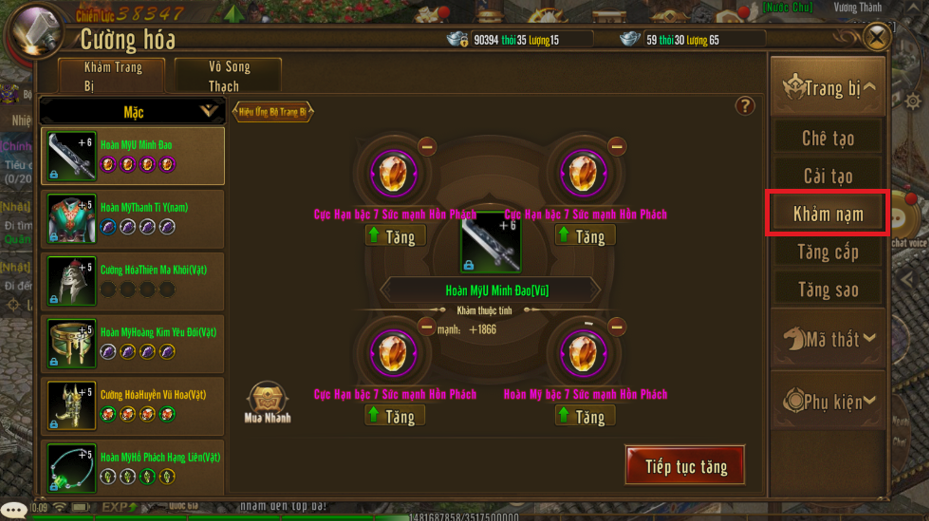Screen dimensions: 929x521
Task: Choose Cường Hóa Thiên Ma Khôi helmet row
Action: pyautogui.click(x=133, y=280)
